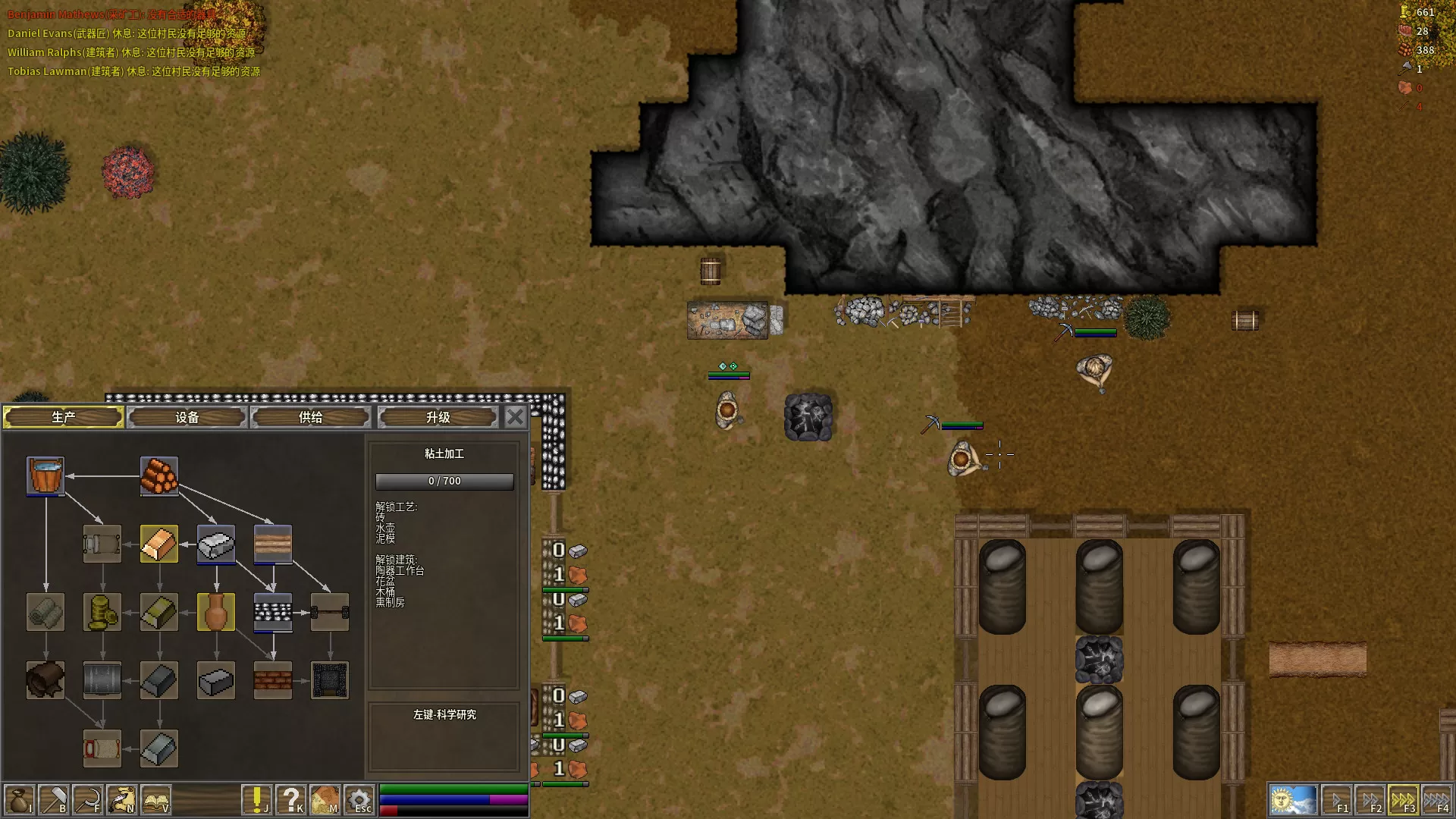Select the clay vase research node
The height and width of the screenshot is (819, 1456).
pos(216,612)
